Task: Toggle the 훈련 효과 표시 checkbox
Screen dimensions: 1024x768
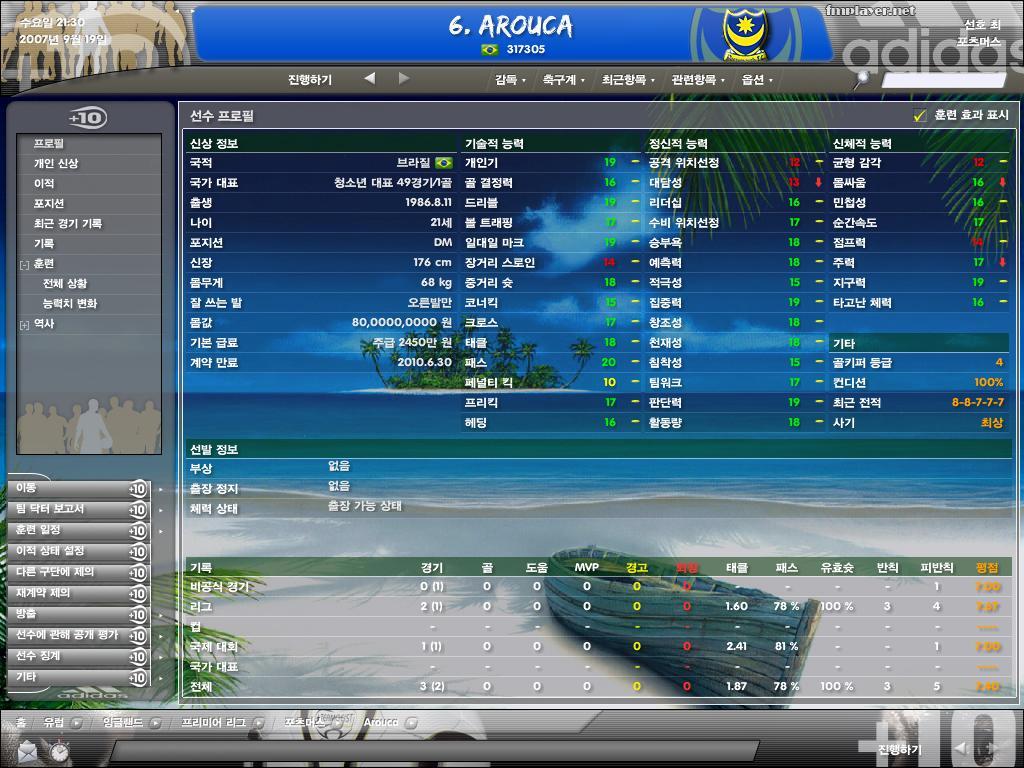Action: [x=920, y=116]
